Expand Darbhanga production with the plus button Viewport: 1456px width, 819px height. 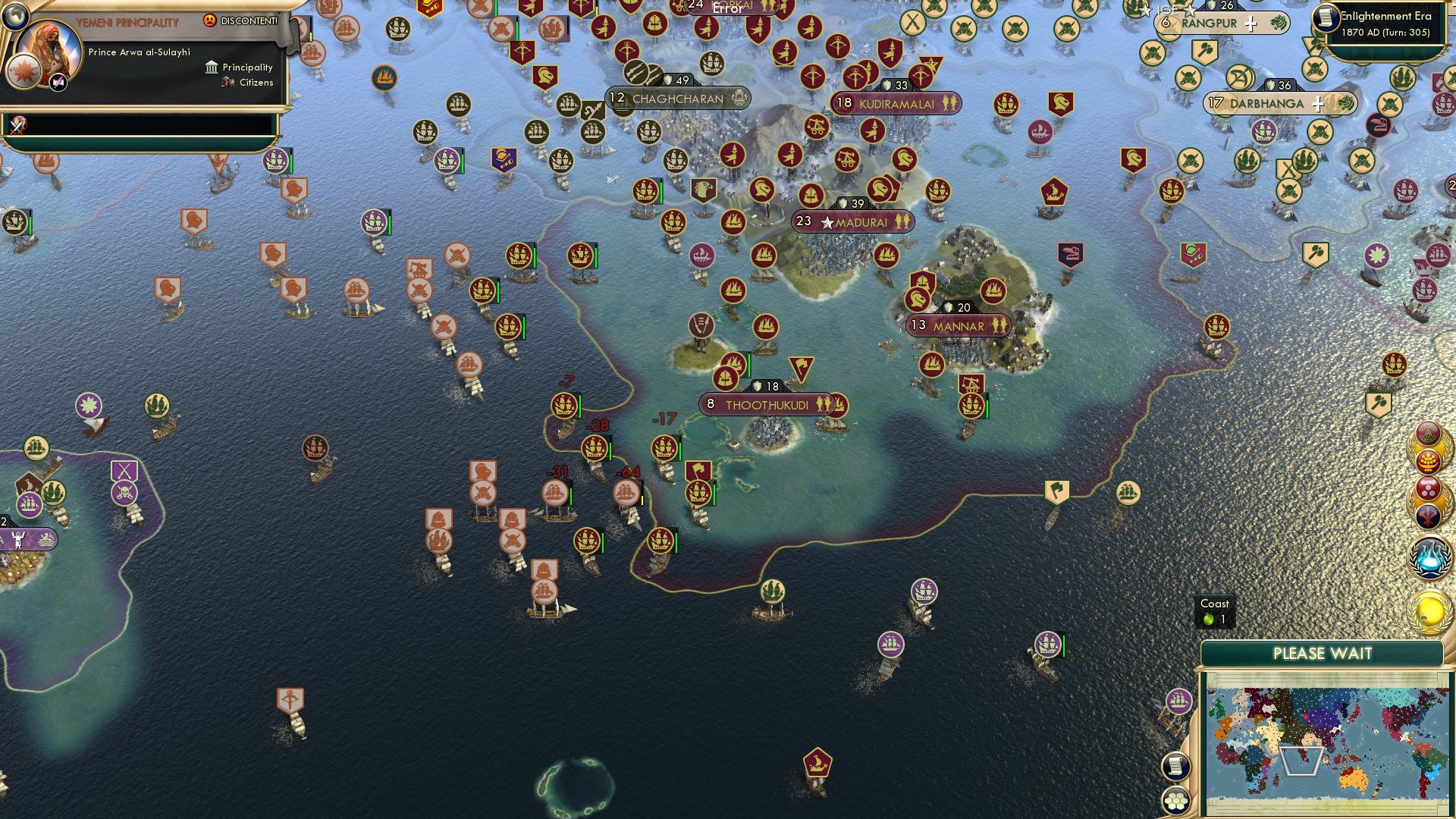tap(1319, 104)
